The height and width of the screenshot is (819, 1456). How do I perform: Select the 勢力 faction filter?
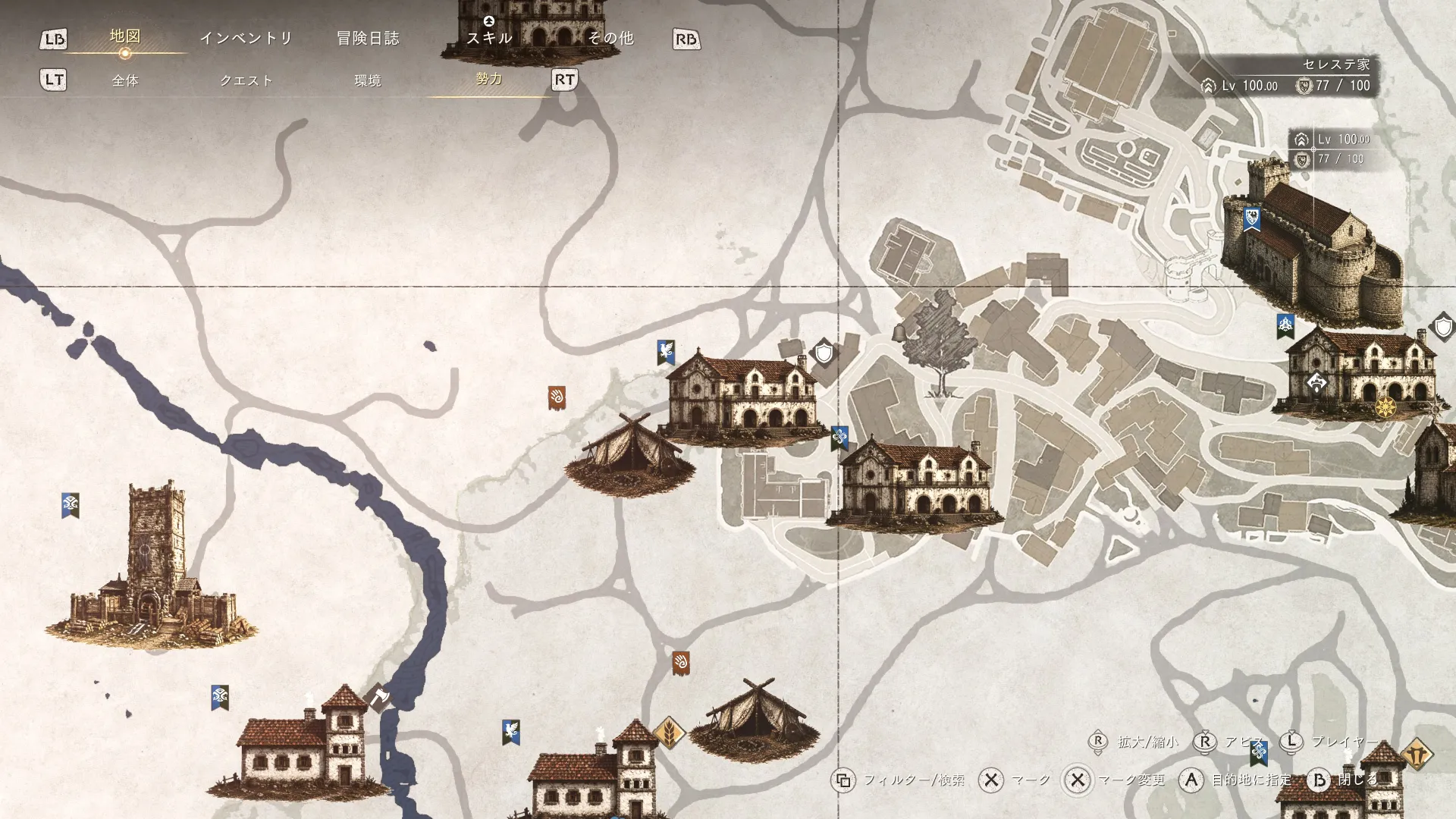tap(489, 79)
